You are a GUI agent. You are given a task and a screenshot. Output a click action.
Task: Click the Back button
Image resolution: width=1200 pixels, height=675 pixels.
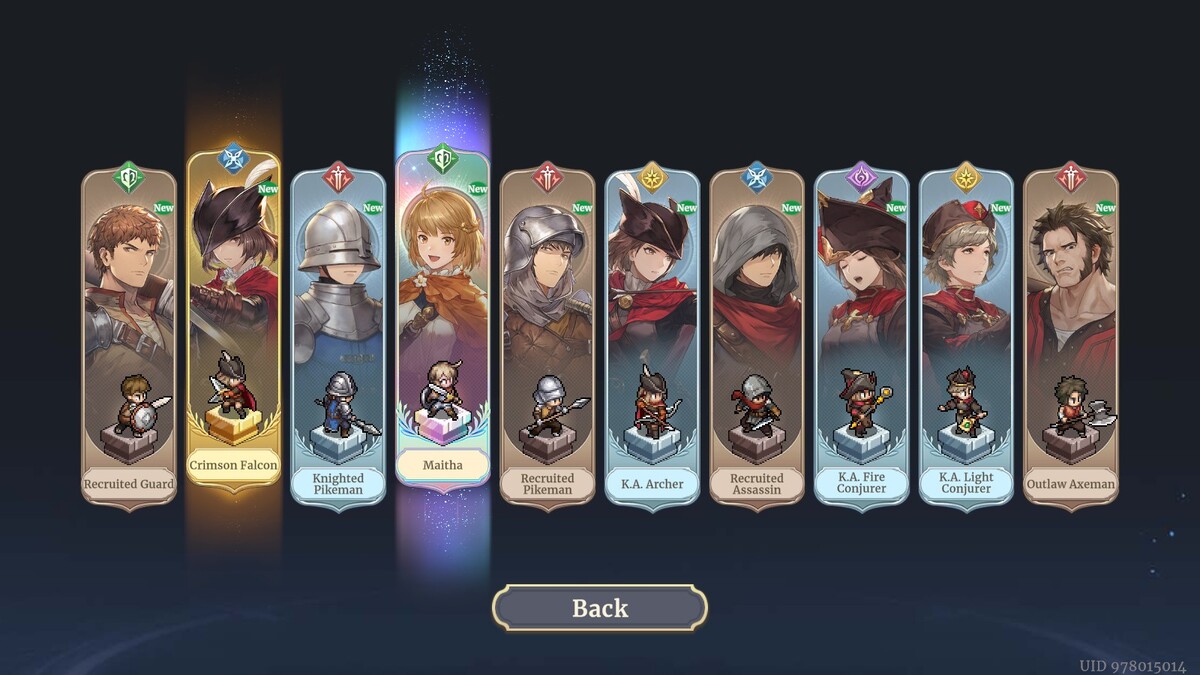599,608
